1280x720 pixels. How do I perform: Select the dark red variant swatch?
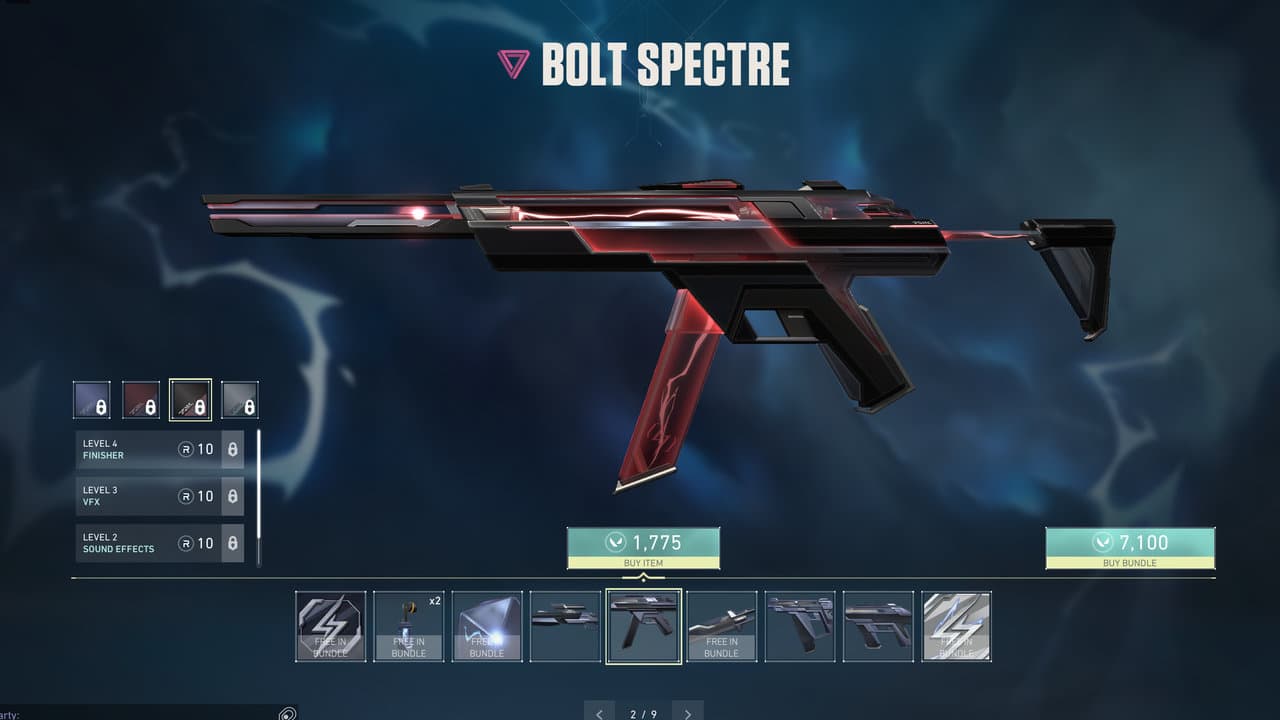click(141, 398)
